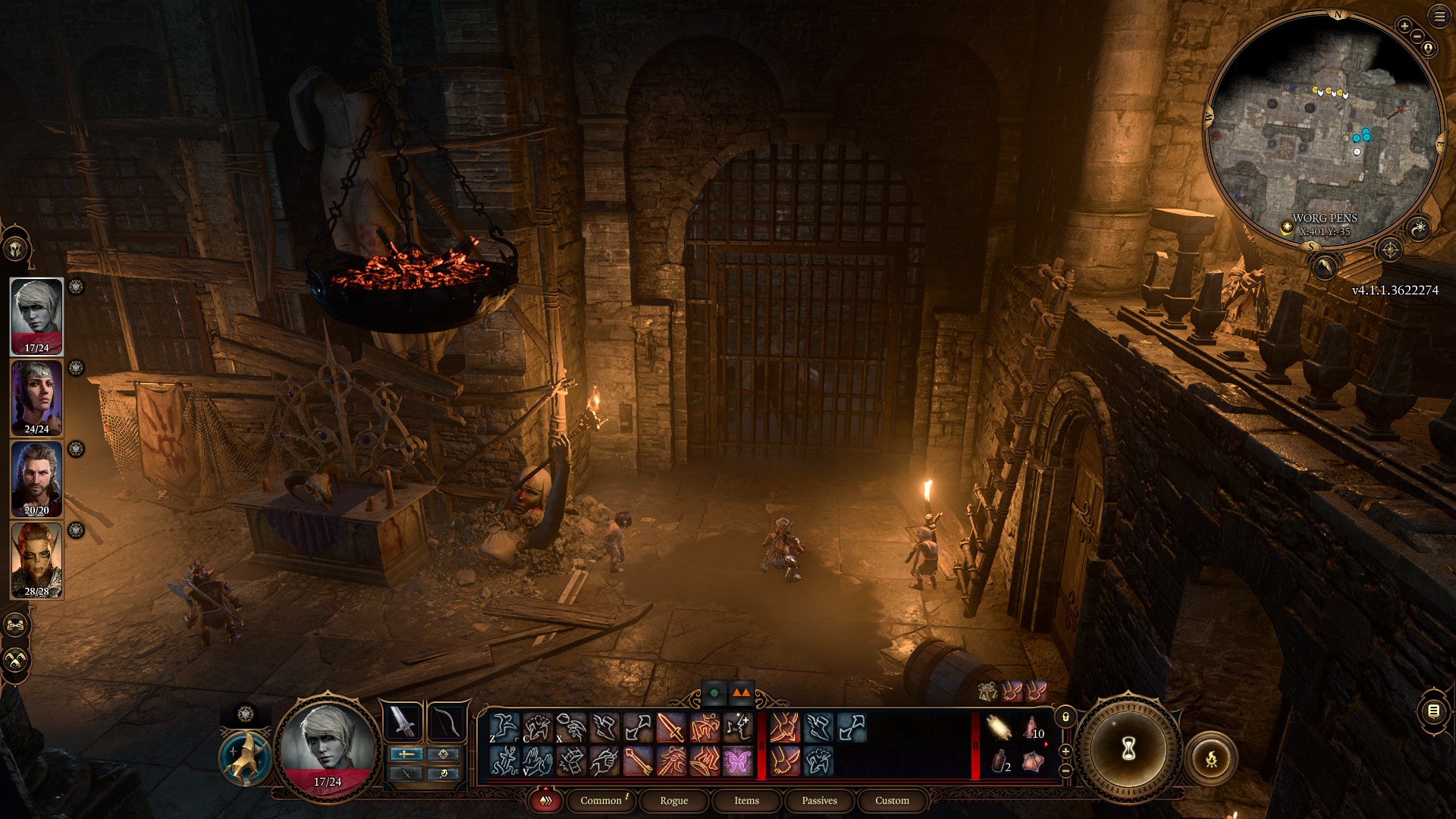Expand the red chevron flyout beside Common
Screen dimensions: 1456x819
544,800
